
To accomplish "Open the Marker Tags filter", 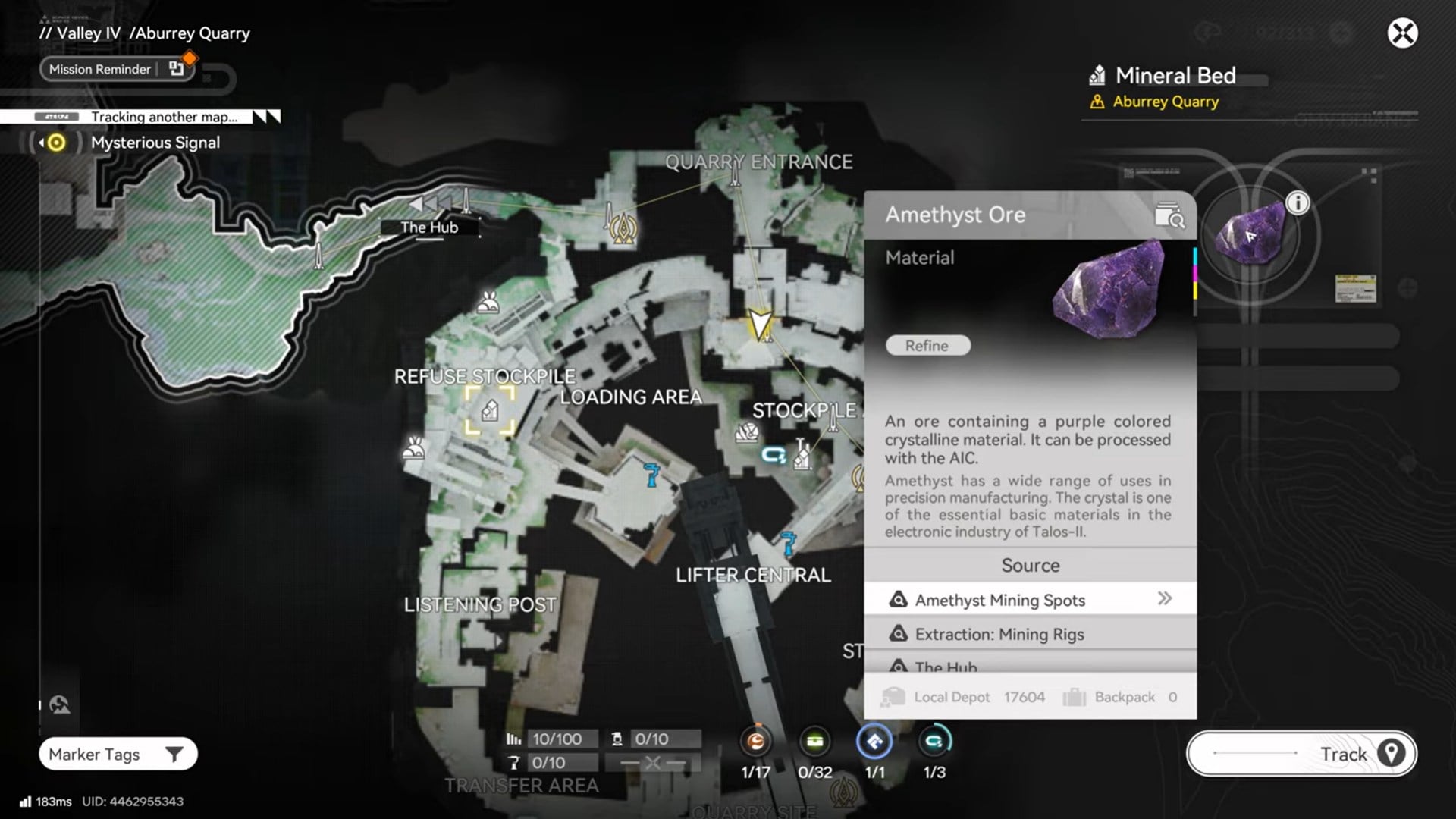I will (x=118, y=754).
